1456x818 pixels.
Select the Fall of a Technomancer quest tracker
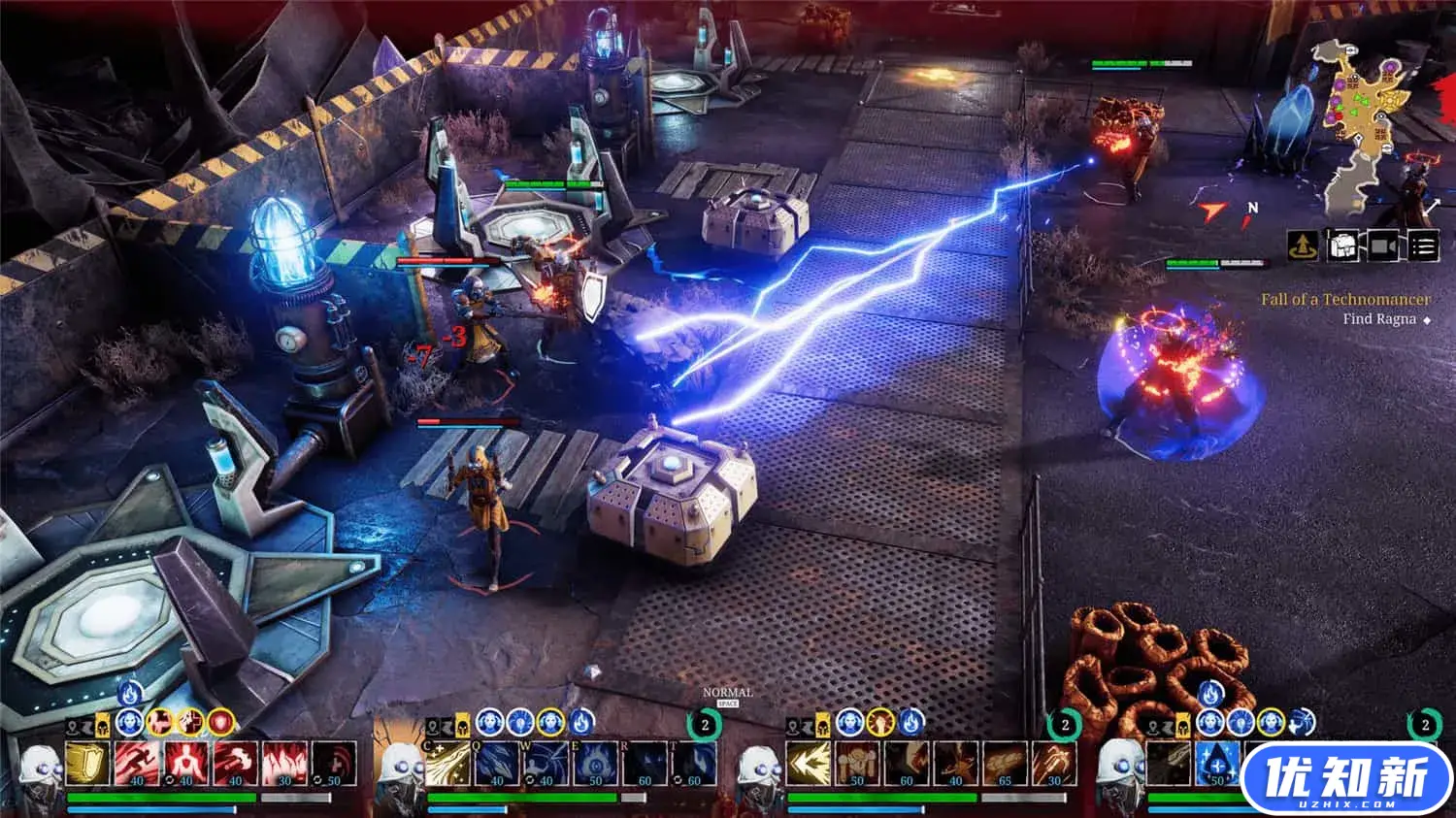pyautogui.click(x=1345, y=299)
